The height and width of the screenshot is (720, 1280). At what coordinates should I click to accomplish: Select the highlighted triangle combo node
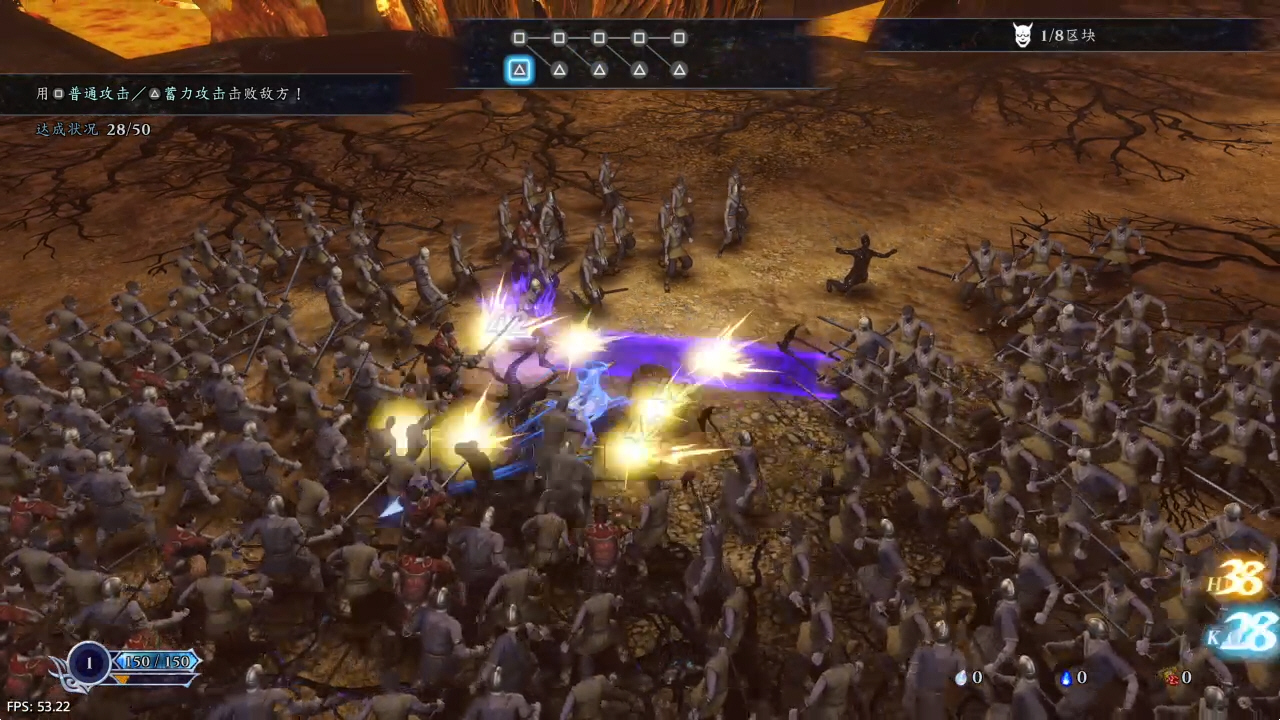click(x=519, y=70)
